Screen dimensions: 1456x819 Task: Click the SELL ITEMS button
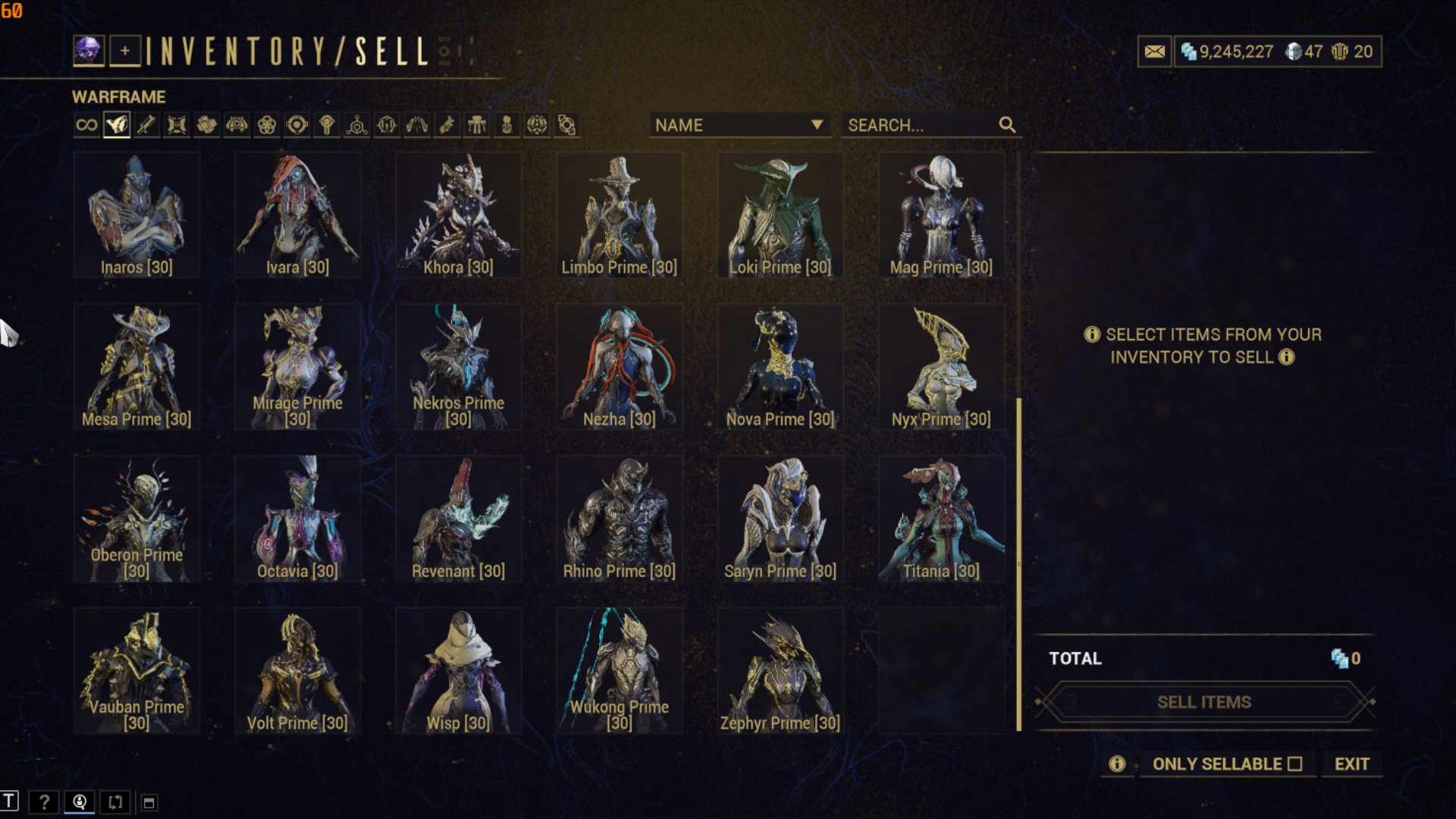coord(1203,701)
